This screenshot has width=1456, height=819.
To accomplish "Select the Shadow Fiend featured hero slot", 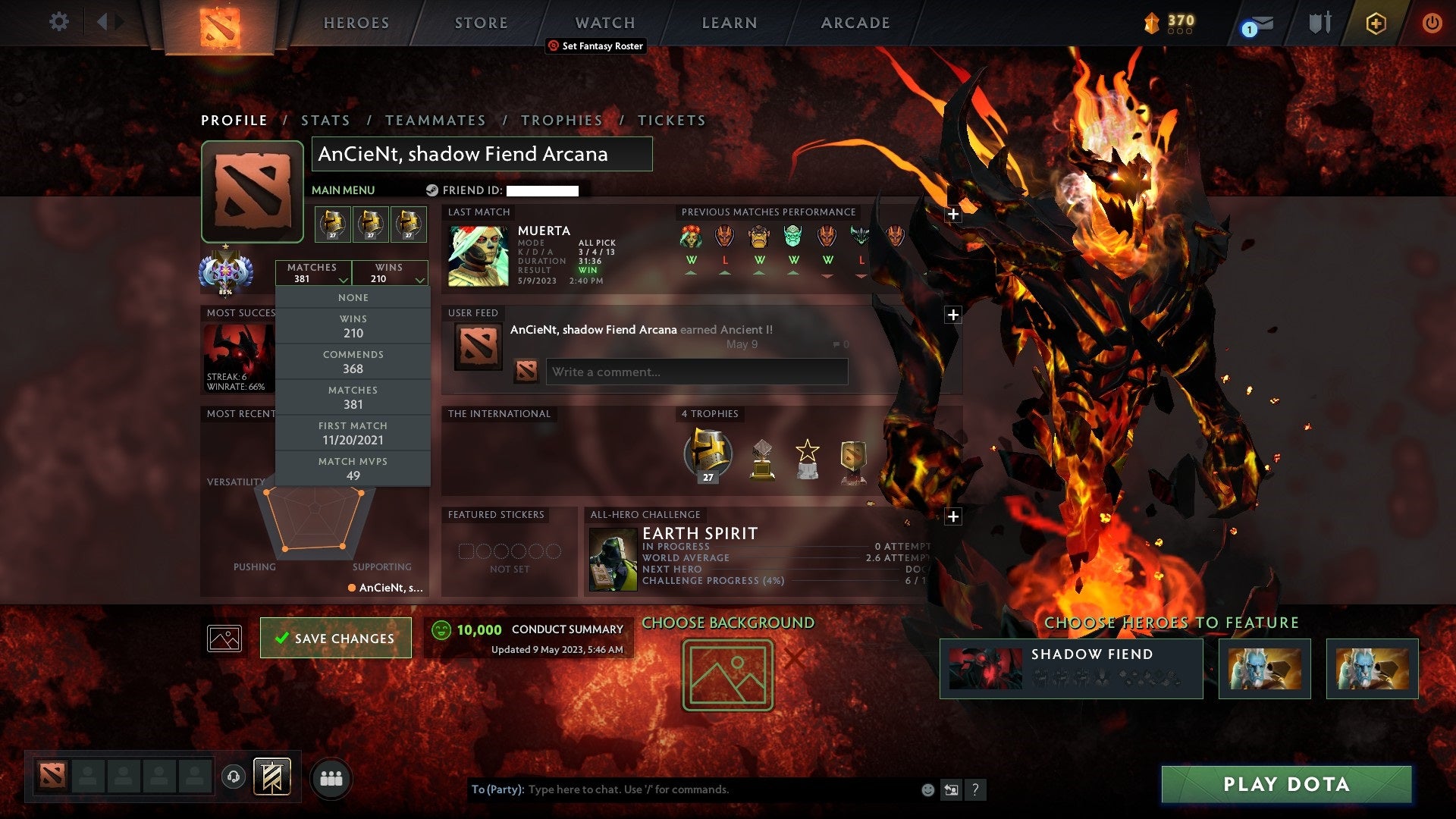I will tap(1071, 668).
